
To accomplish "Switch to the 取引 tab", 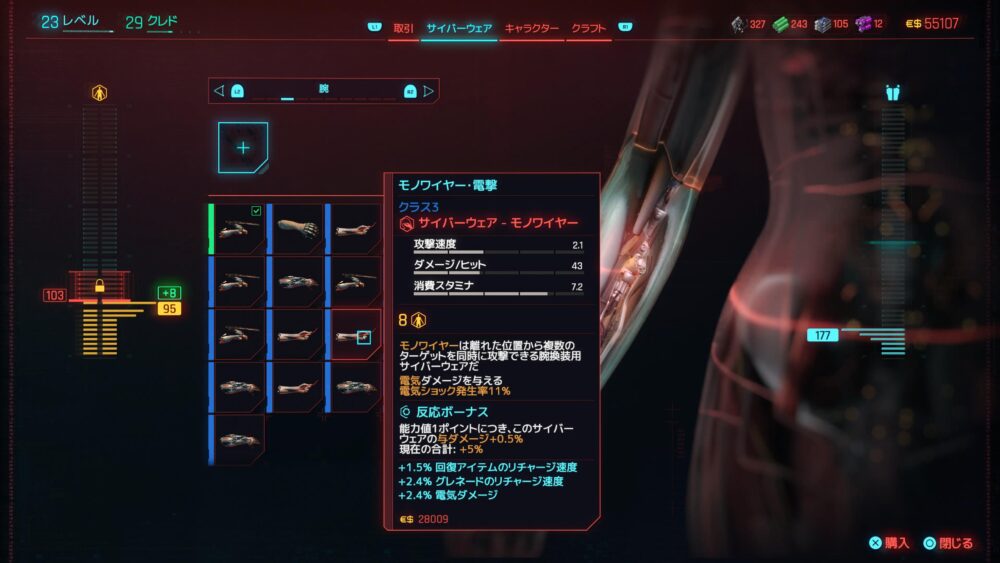I will pyautogui.click(x=404, y=28).
